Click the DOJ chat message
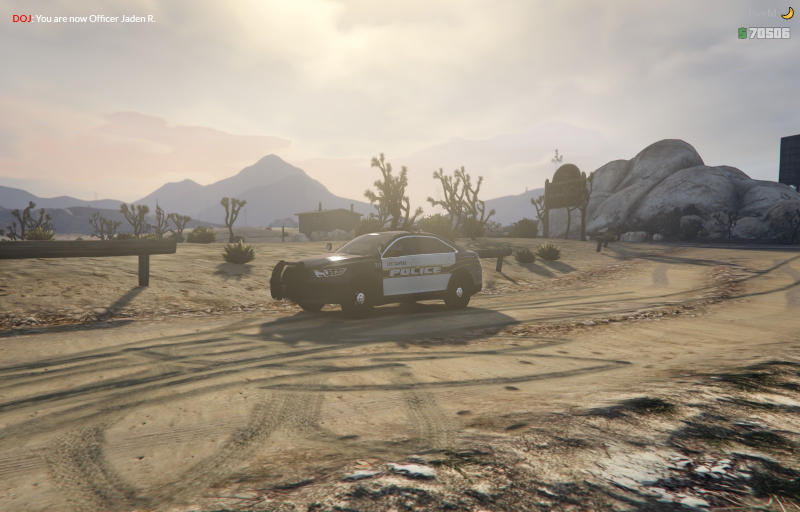The width and height of the screenshot is (800, 512). (84, 18)
